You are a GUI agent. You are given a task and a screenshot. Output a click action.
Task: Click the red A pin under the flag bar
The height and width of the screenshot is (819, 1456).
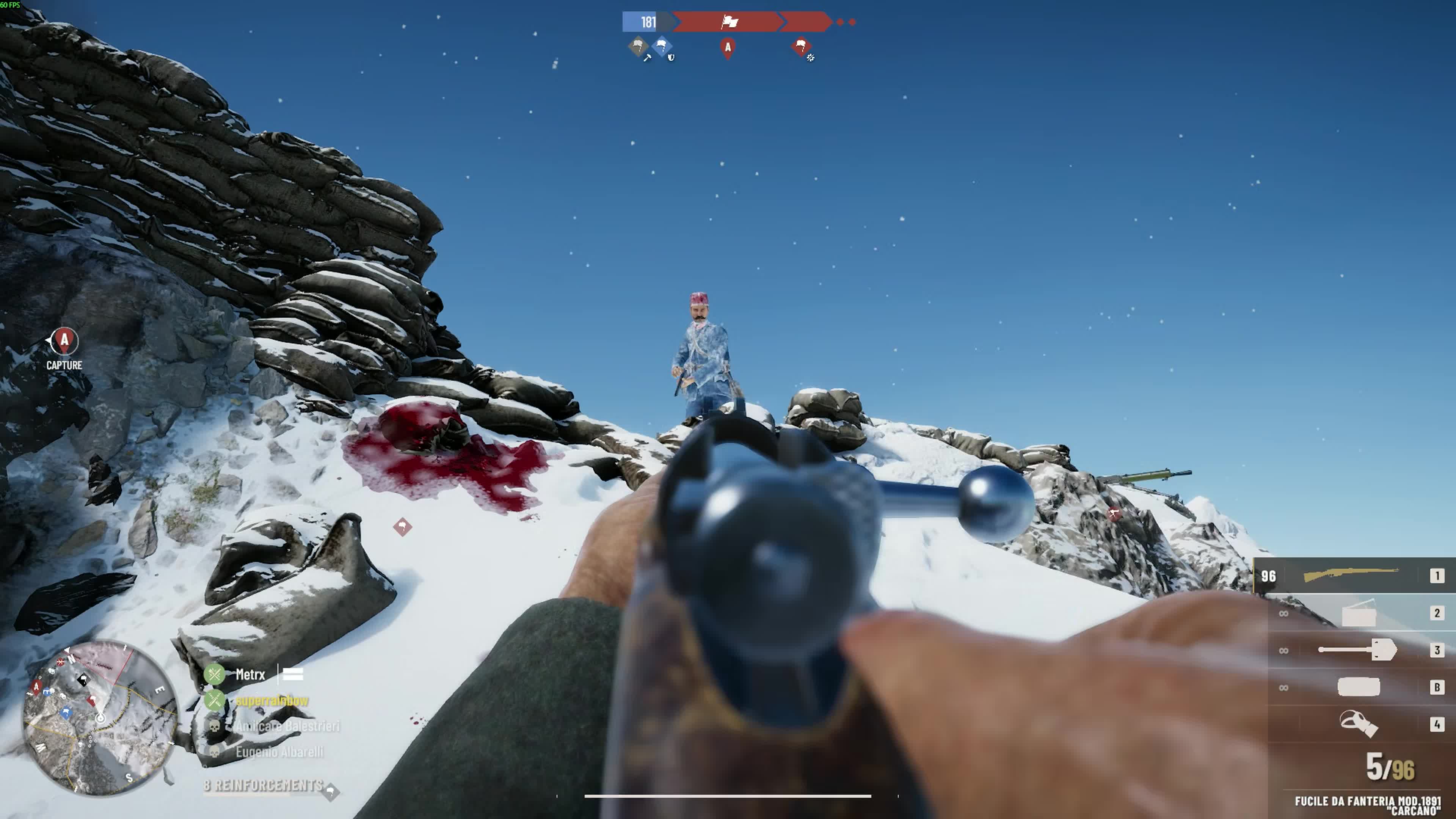(x=728, y=47)
